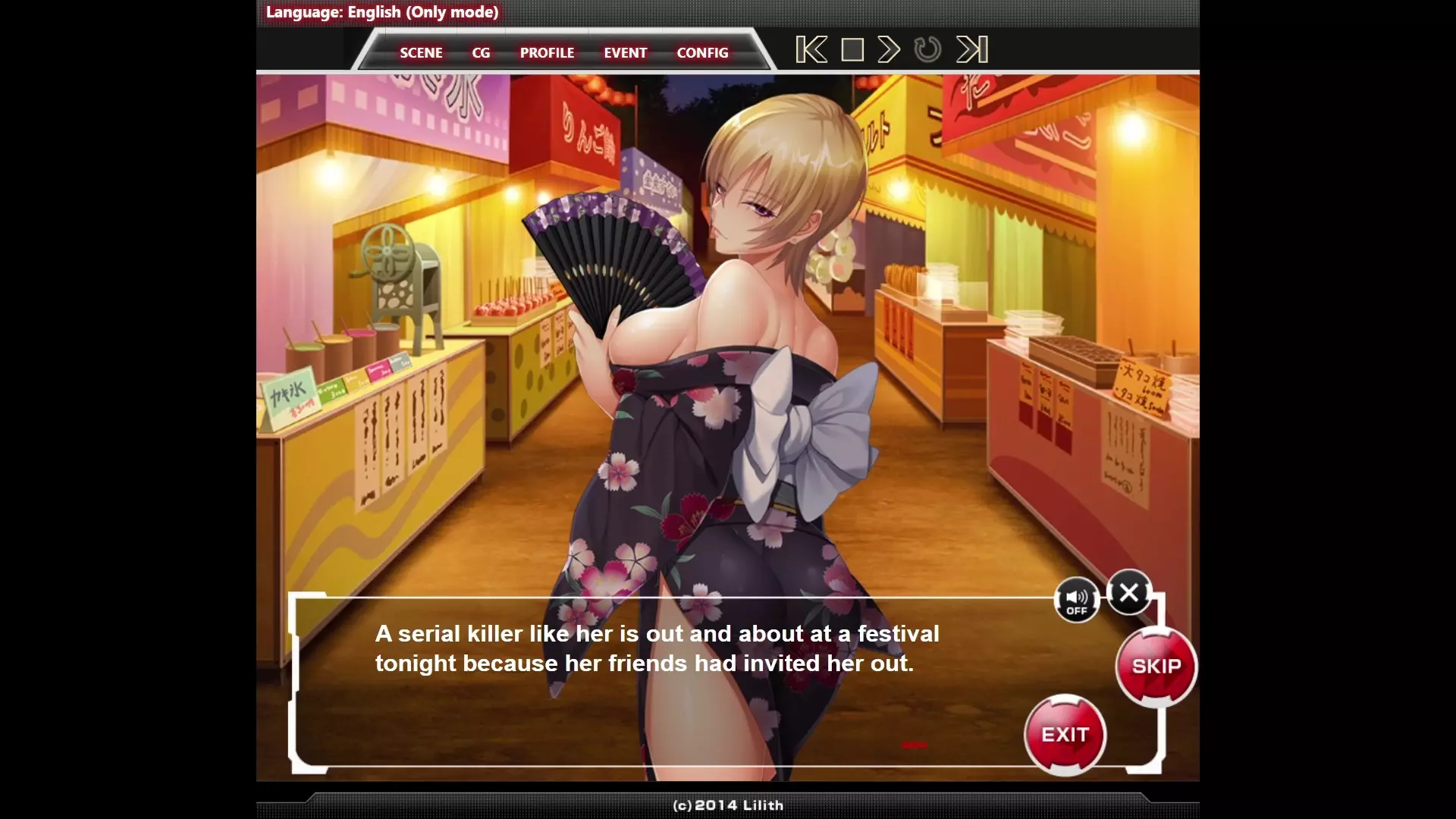Click the Language: English label

[382, 12]
